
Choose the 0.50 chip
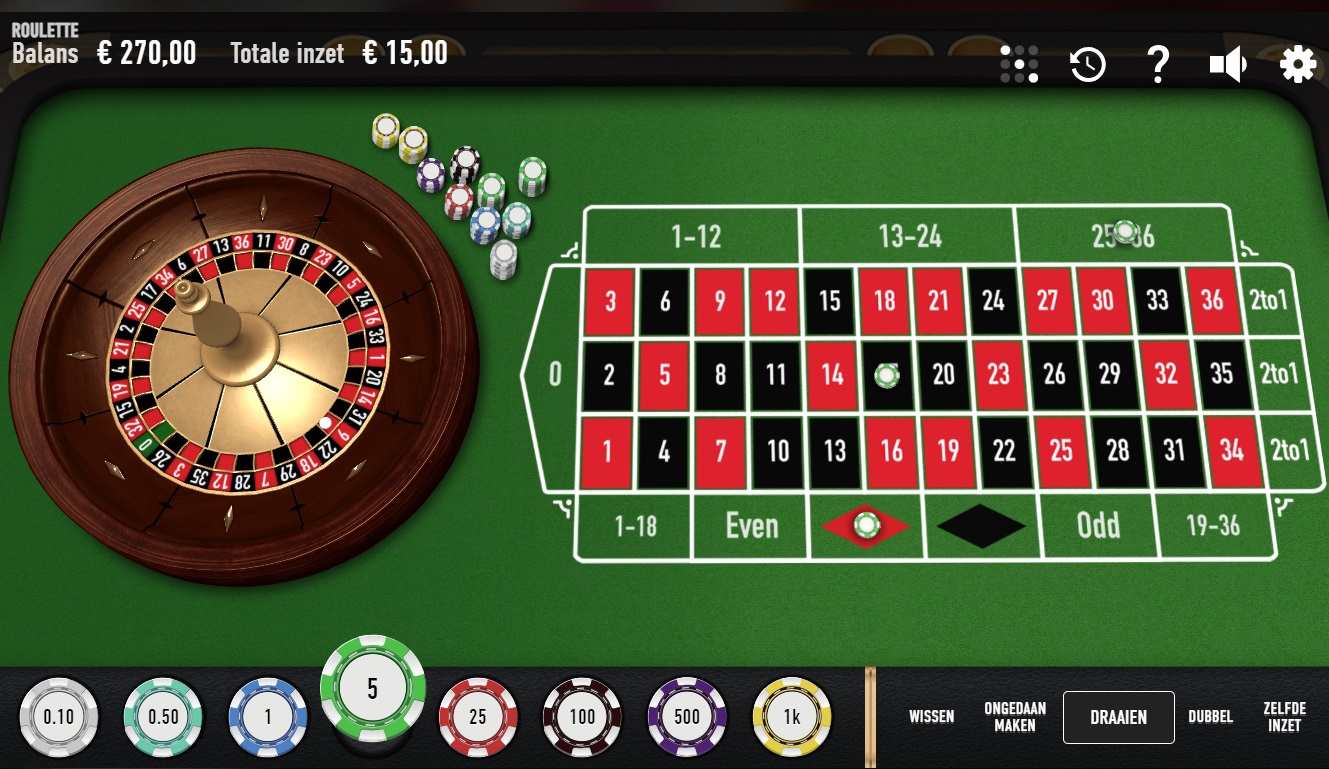[163, 717]
